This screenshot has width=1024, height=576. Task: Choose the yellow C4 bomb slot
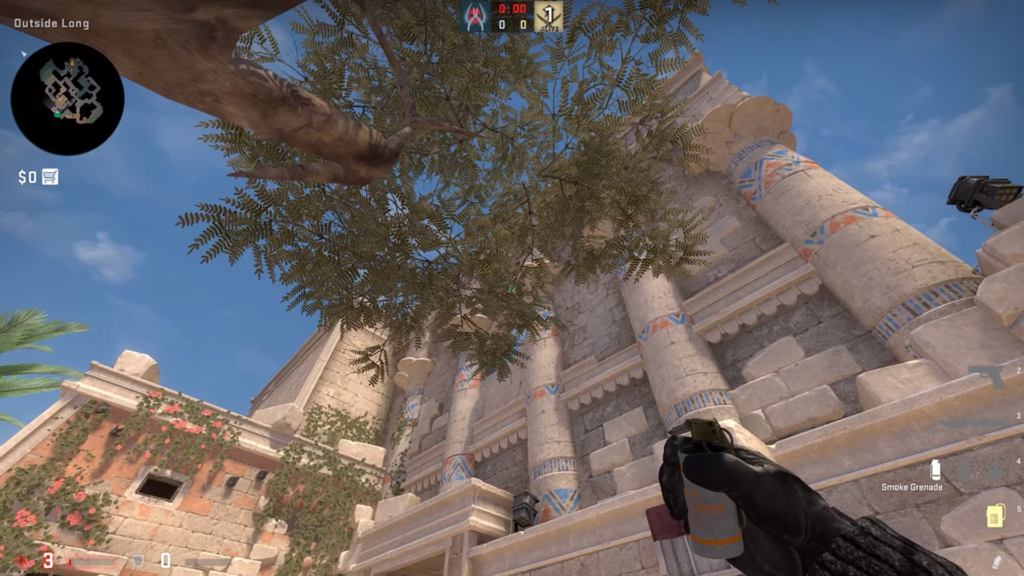tap(995, 516)
